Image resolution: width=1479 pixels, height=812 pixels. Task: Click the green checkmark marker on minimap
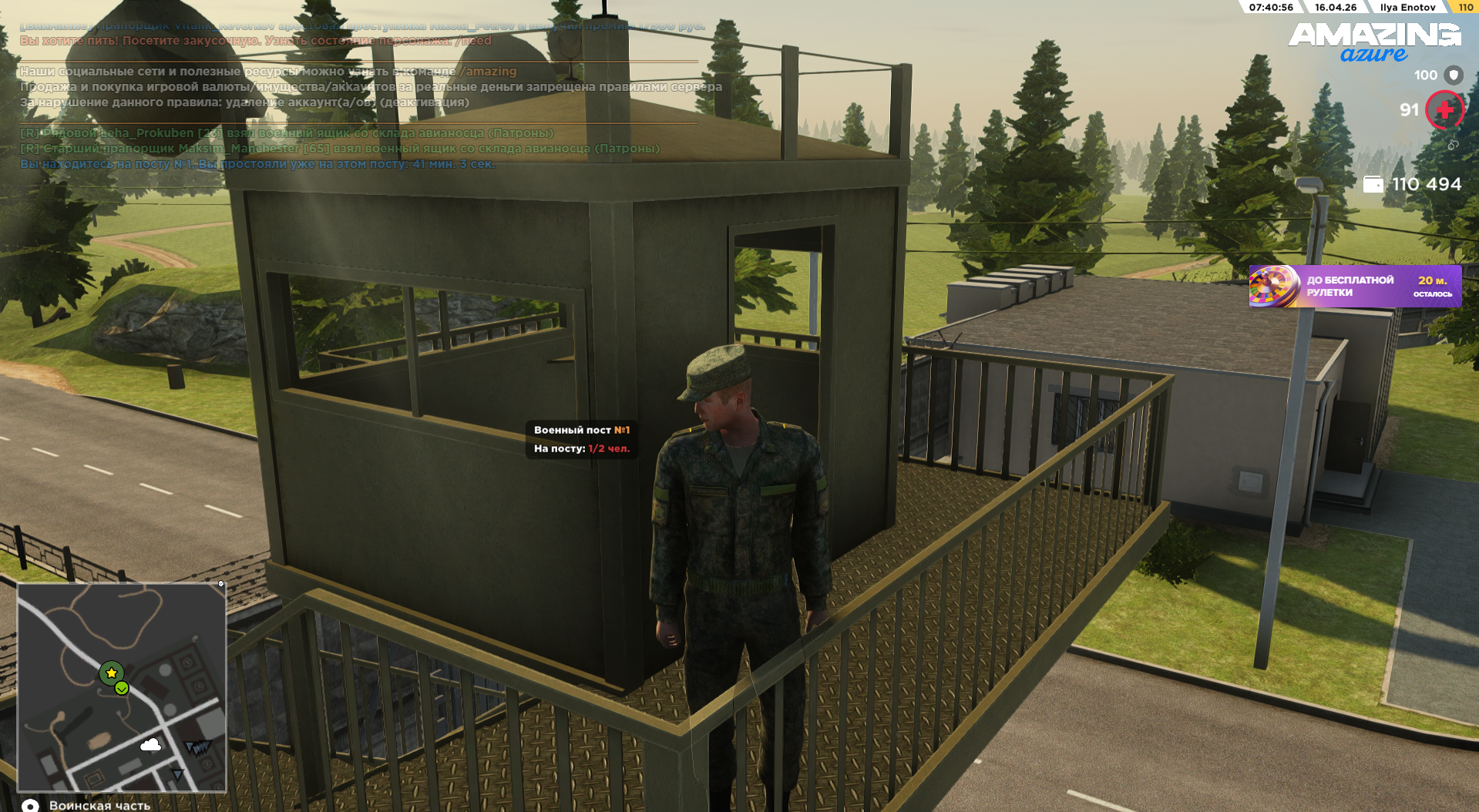pyautogui.click(x=122, y=689)
